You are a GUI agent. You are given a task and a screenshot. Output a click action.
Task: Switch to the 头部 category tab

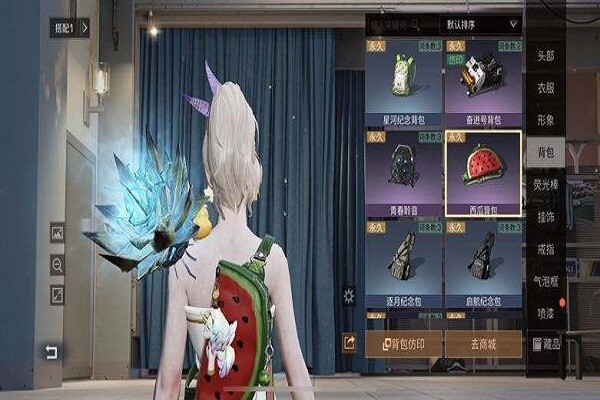[545, 56]
